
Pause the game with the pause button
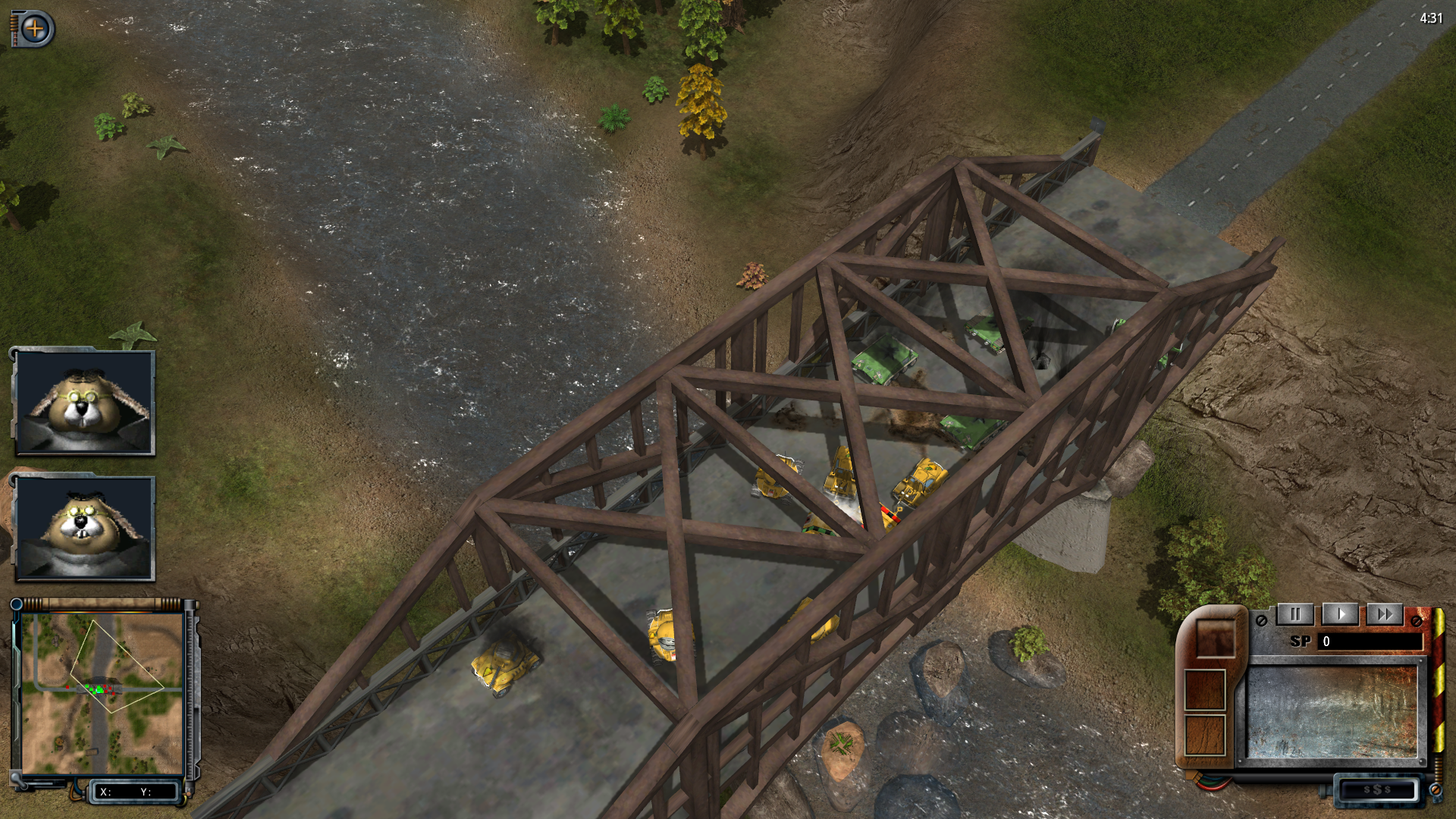pyautogui.click(x=1295, y=614)
